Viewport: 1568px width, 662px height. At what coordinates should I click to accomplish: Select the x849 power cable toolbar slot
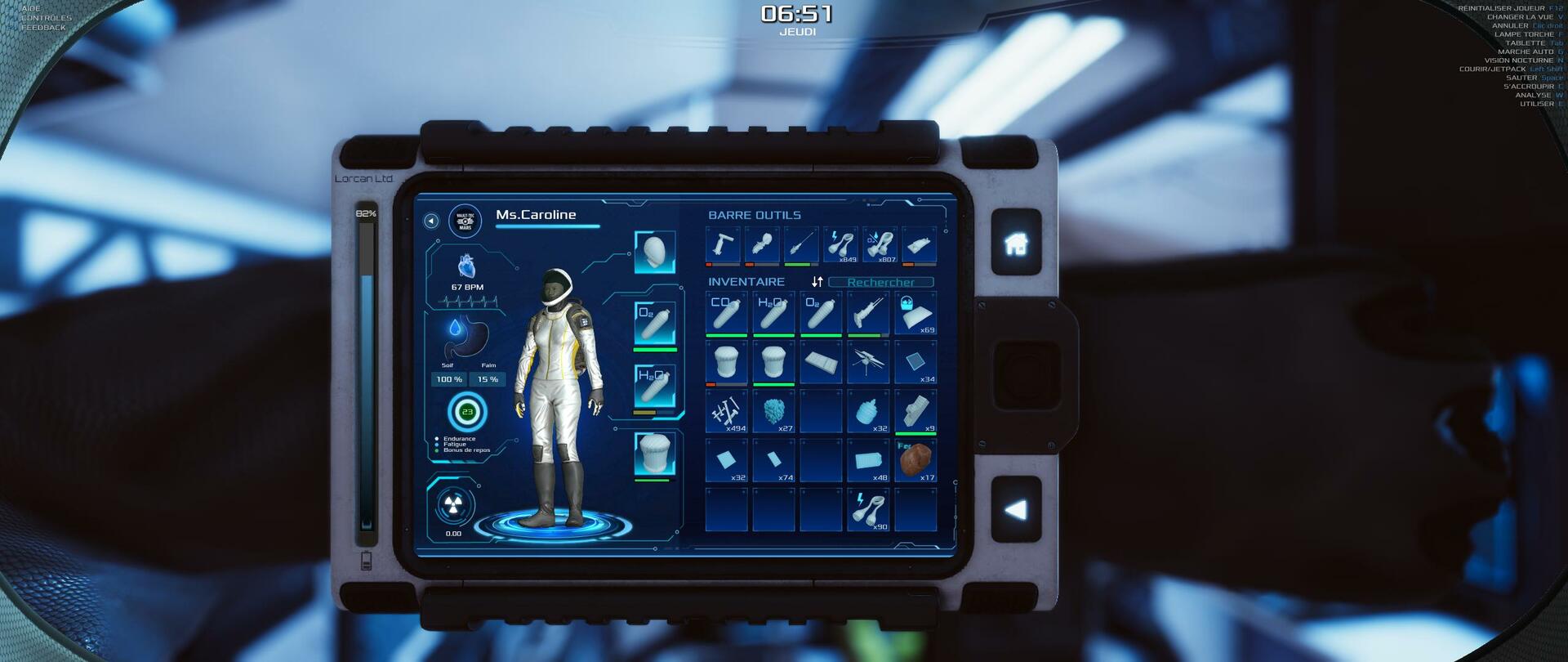coord(840,245)
